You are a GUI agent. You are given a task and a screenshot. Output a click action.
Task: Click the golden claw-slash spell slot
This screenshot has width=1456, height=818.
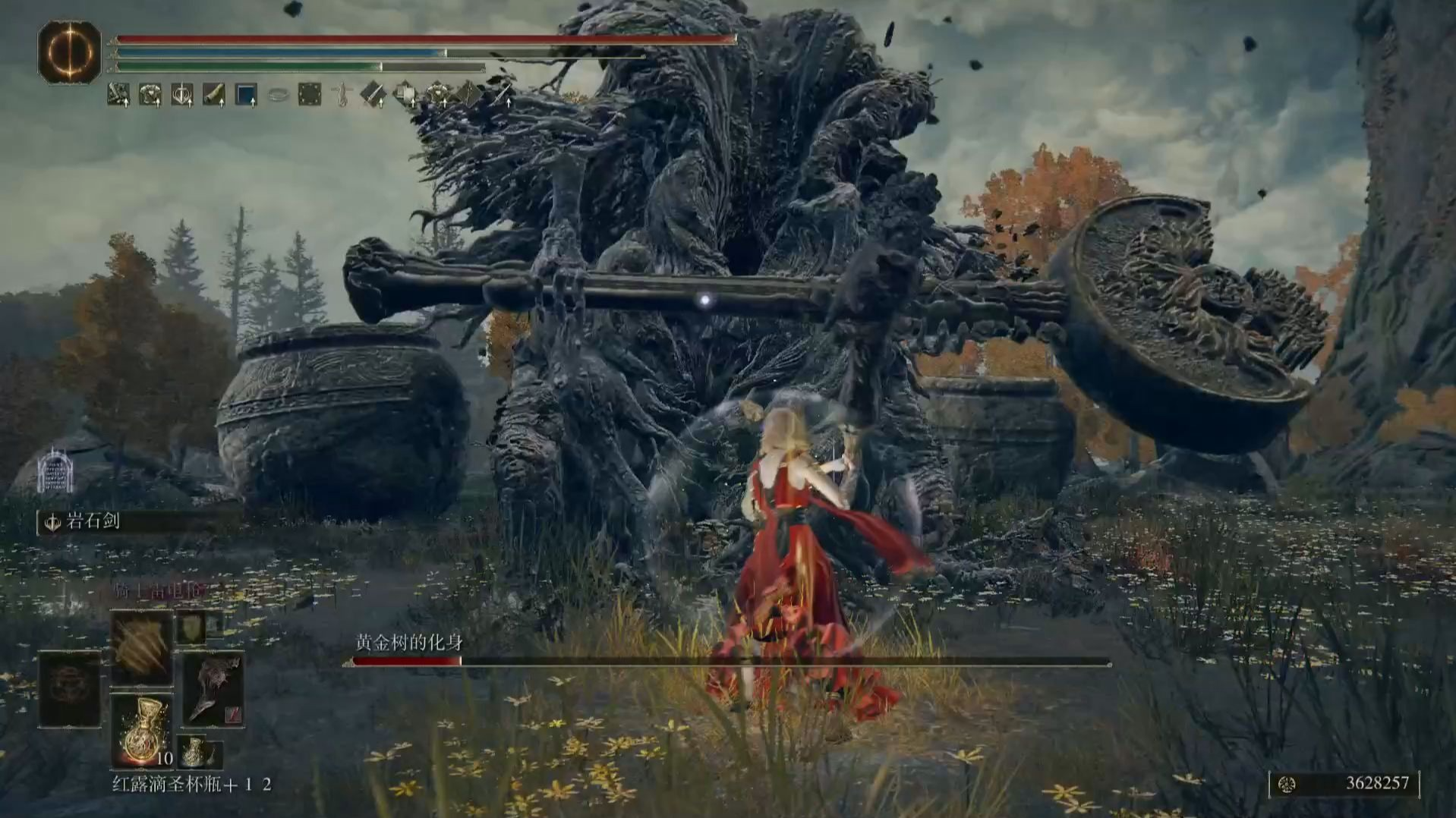click(142, 647)
